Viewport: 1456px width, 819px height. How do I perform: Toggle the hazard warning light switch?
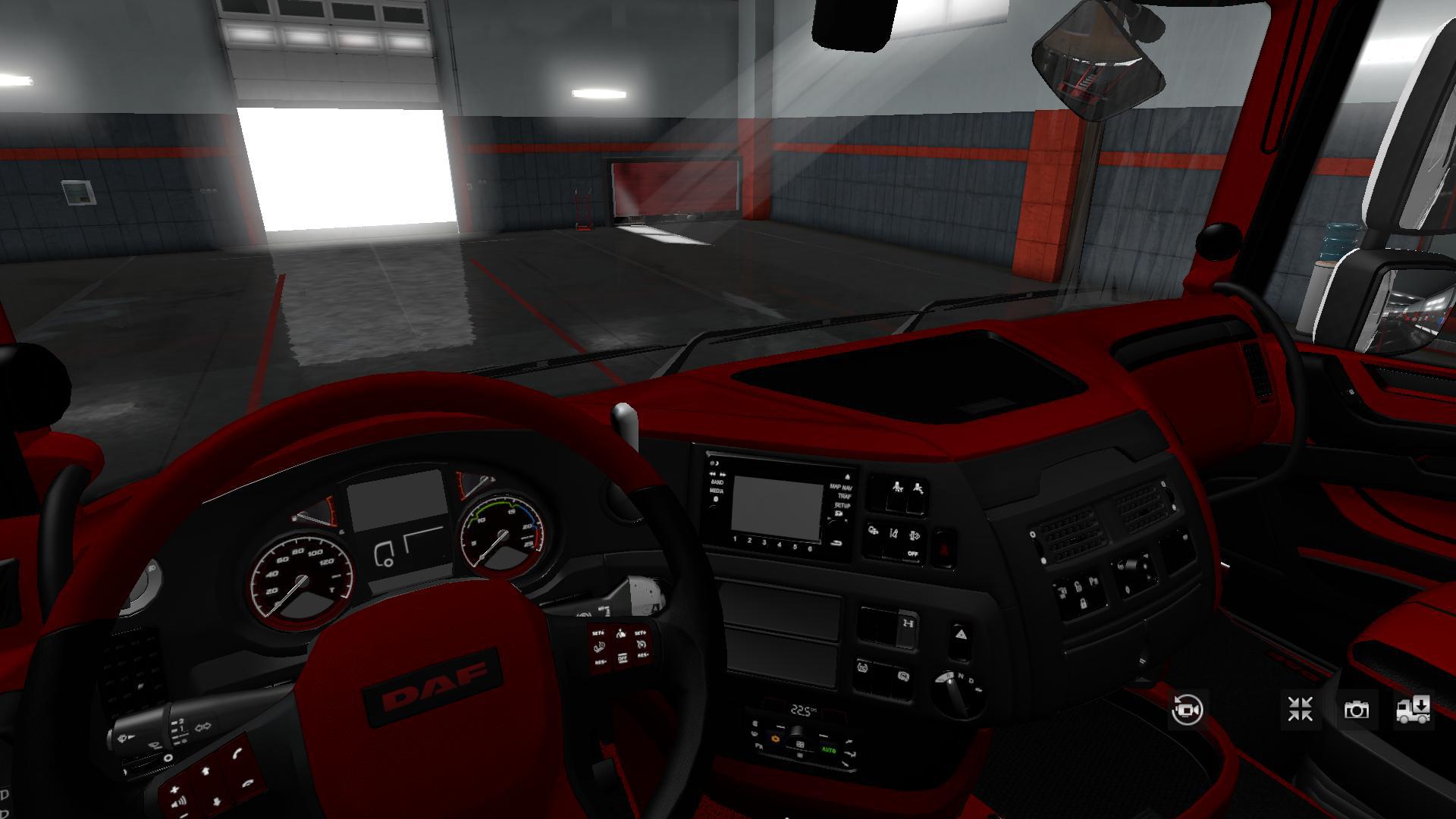943,547
